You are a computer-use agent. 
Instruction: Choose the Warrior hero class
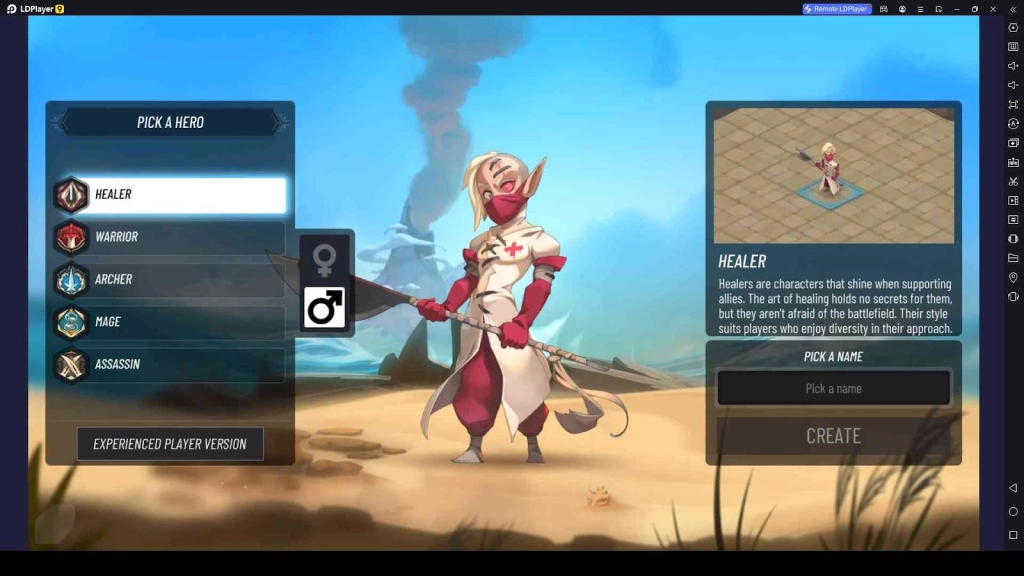tap(170, 237)
